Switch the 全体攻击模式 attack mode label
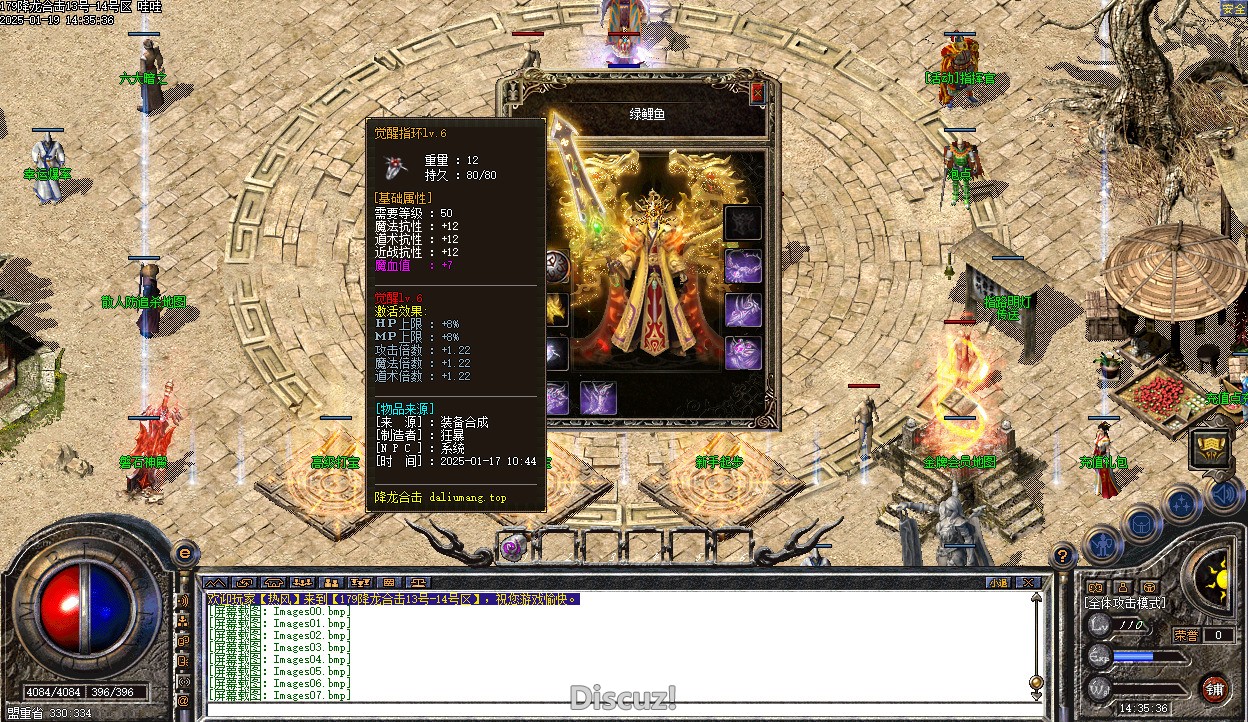This screenshot has width=1248, height=722. tap(1125, 603)
